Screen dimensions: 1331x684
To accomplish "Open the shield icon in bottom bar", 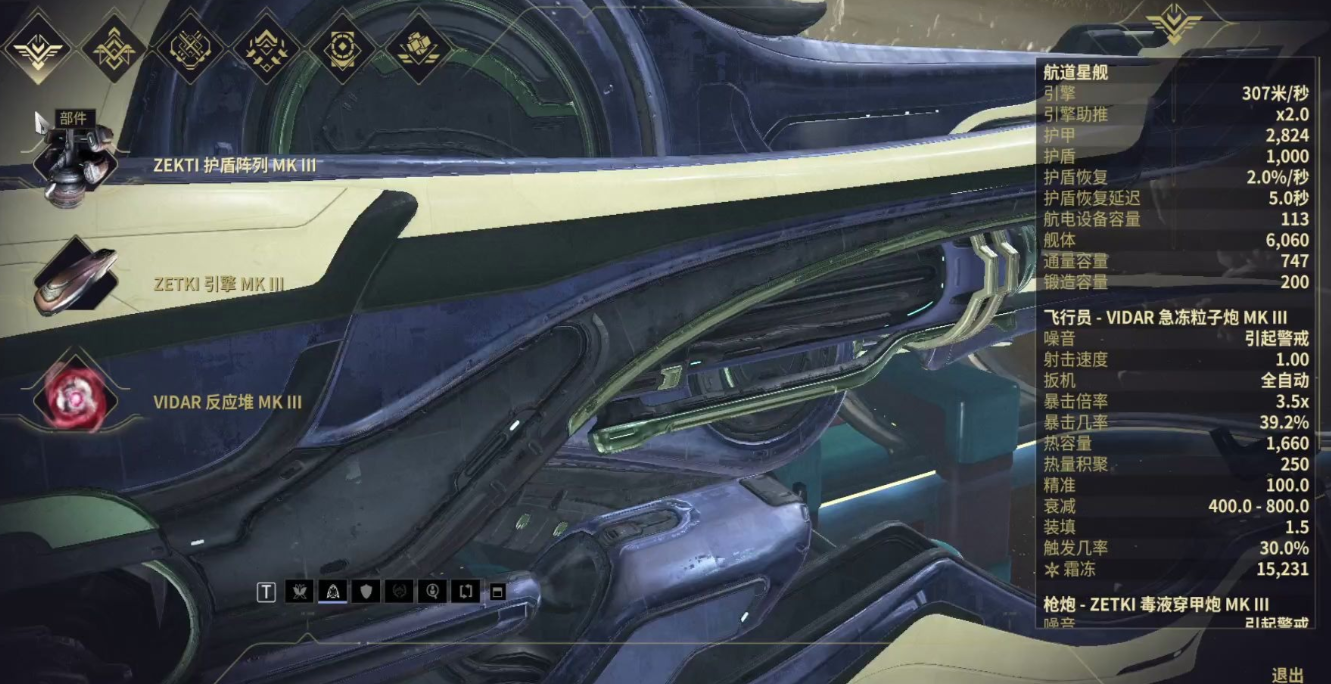I will (x=367, y=591).
